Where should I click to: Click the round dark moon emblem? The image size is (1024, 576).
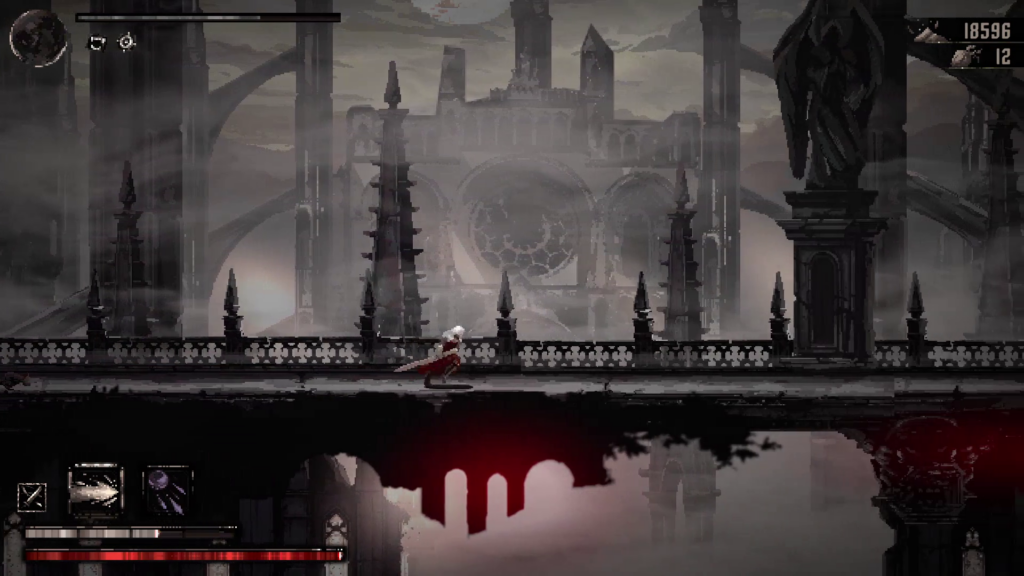[38, 37]
